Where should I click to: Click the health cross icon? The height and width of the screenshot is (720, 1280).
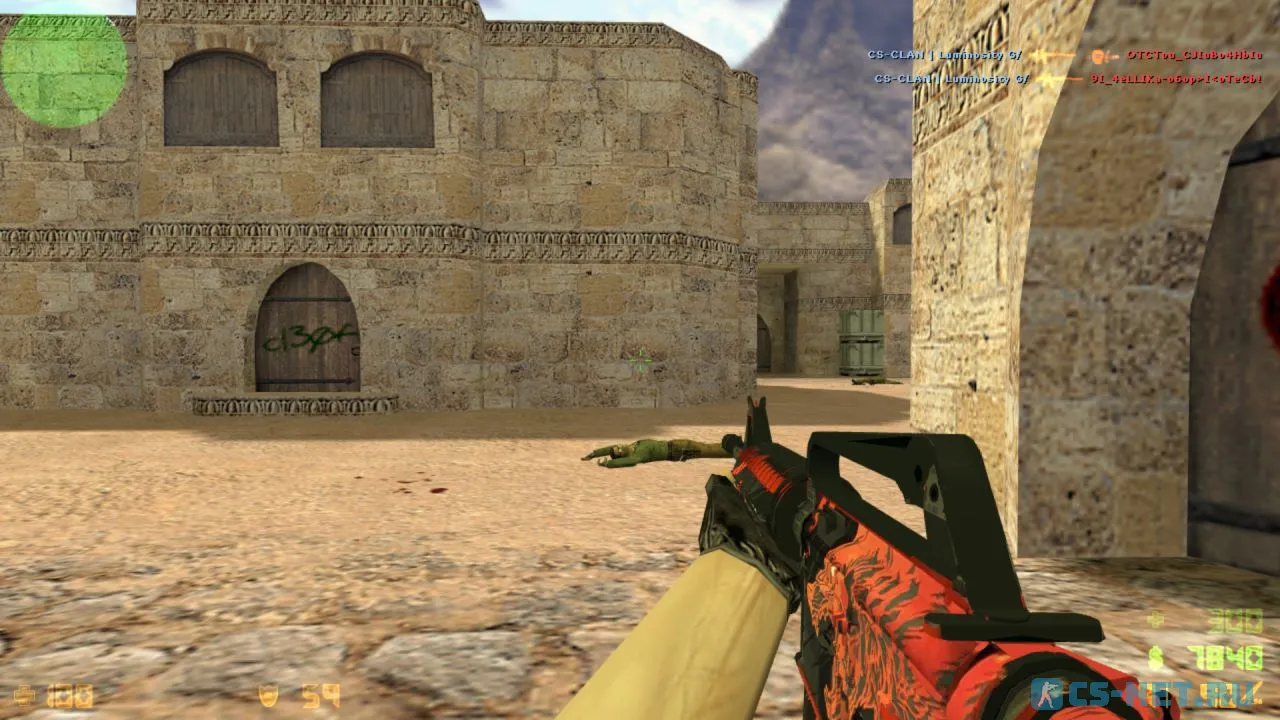pyautogui.click(x=24, y=695)
